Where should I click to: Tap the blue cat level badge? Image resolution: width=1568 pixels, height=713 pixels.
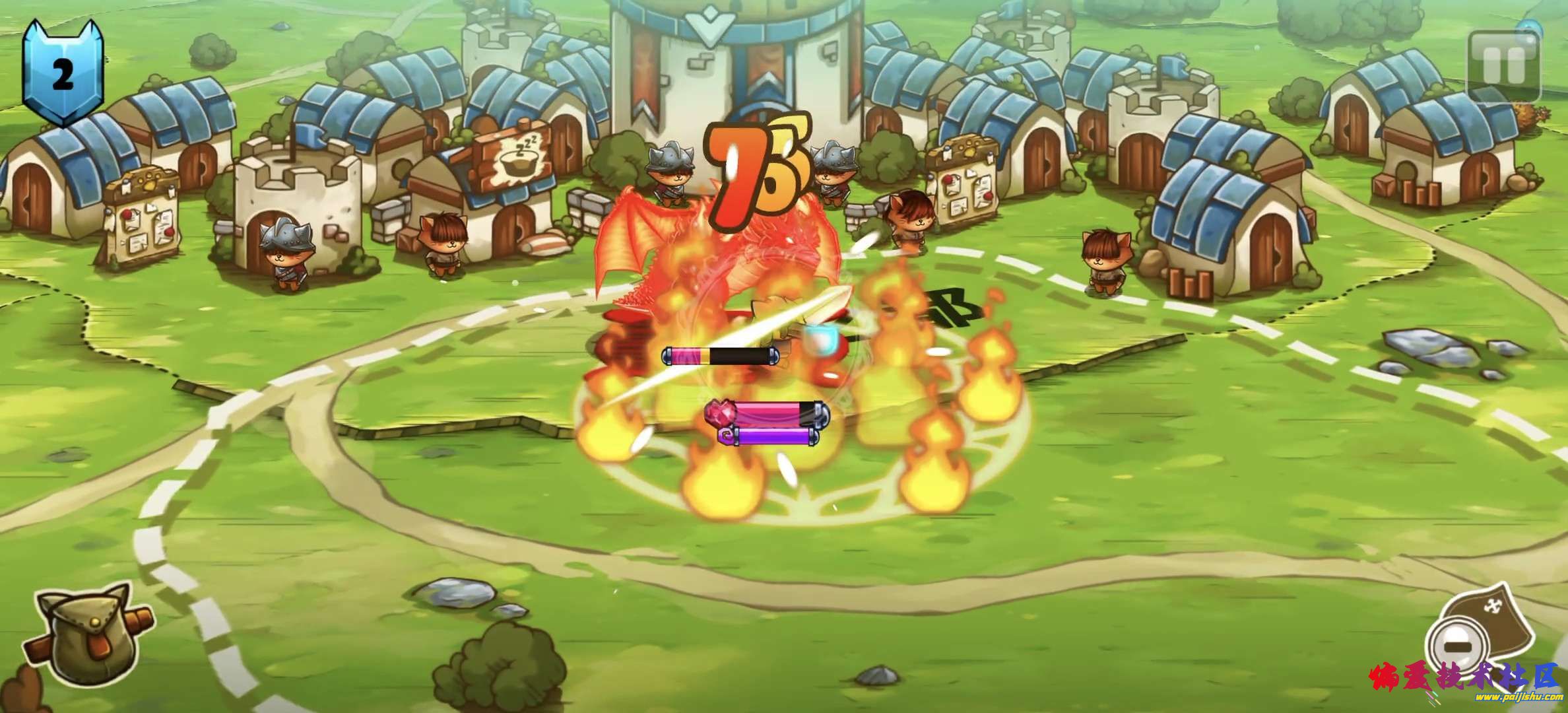(63, 73)
